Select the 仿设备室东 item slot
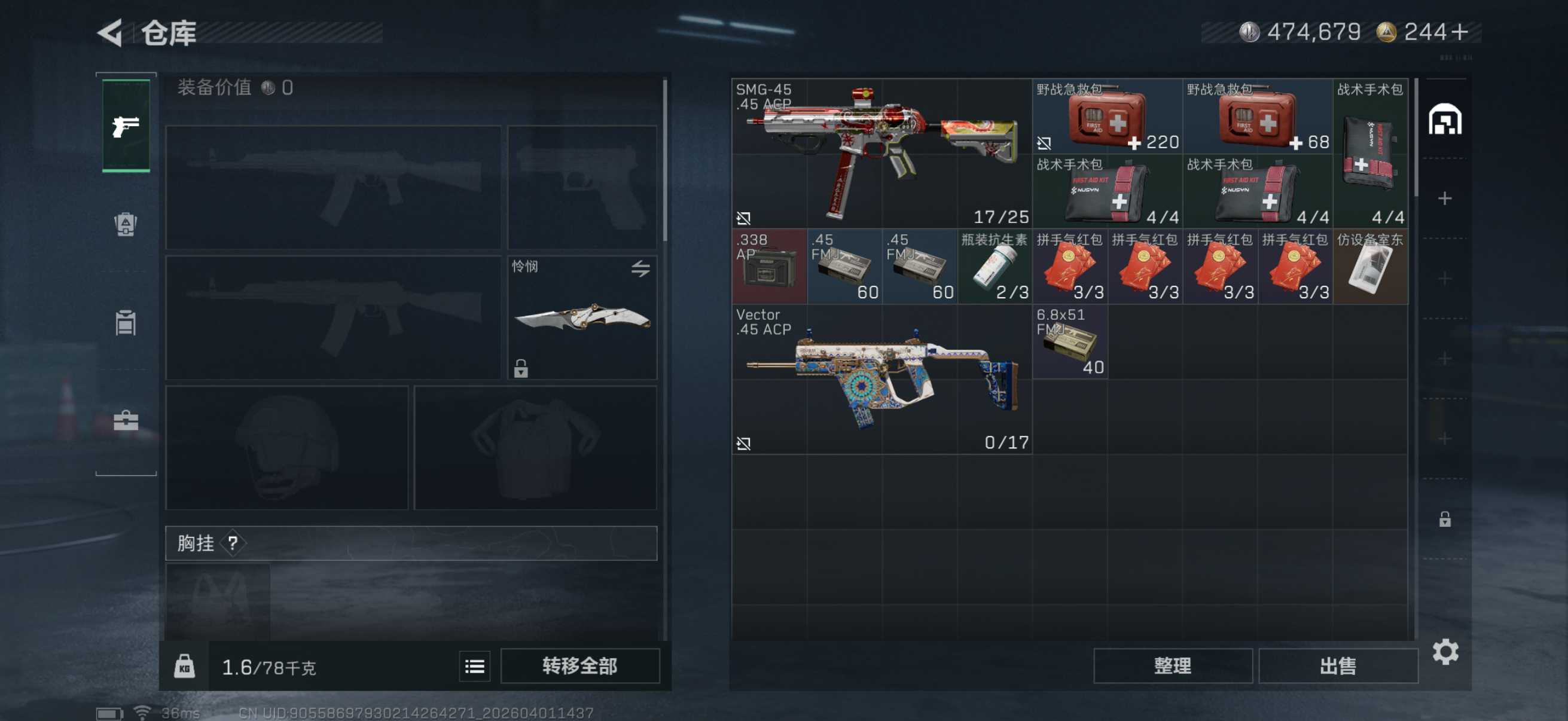Image resolution: width=1568 pixels, height=721 pixels. pyautogui.click(x=1370, y=267)
